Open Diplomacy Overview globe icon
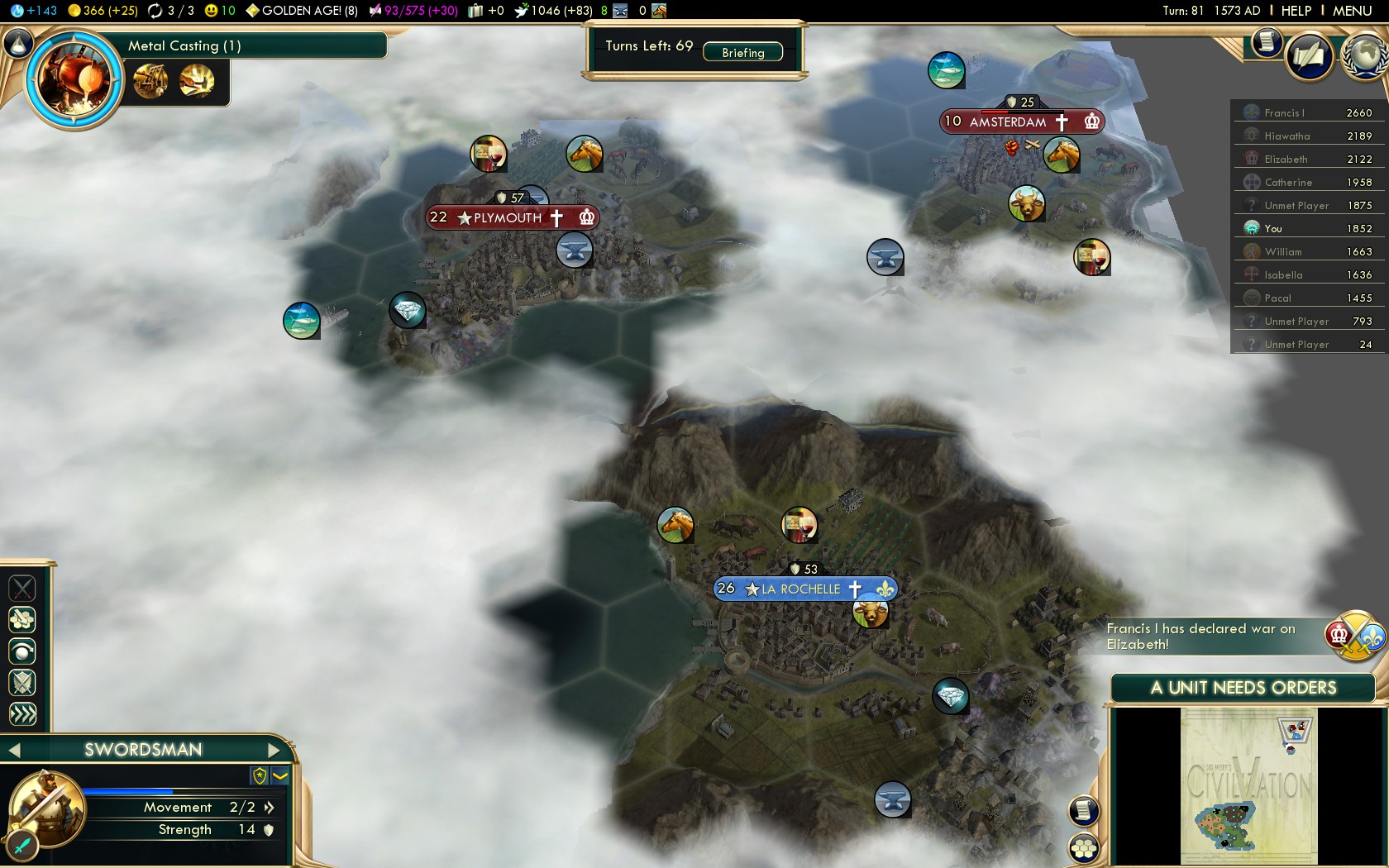The image size is (1389, 868). pyautogui.click(x=1363, y=59)
